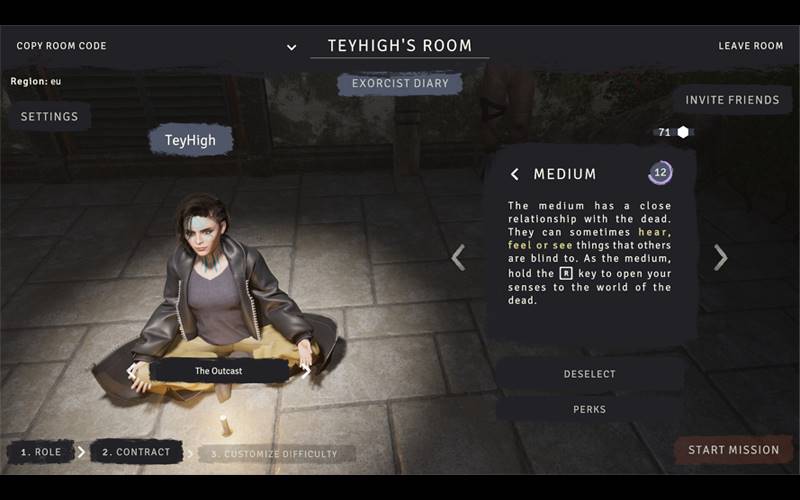
Task: Go back from the Medium role
Action: coord(515,174)
